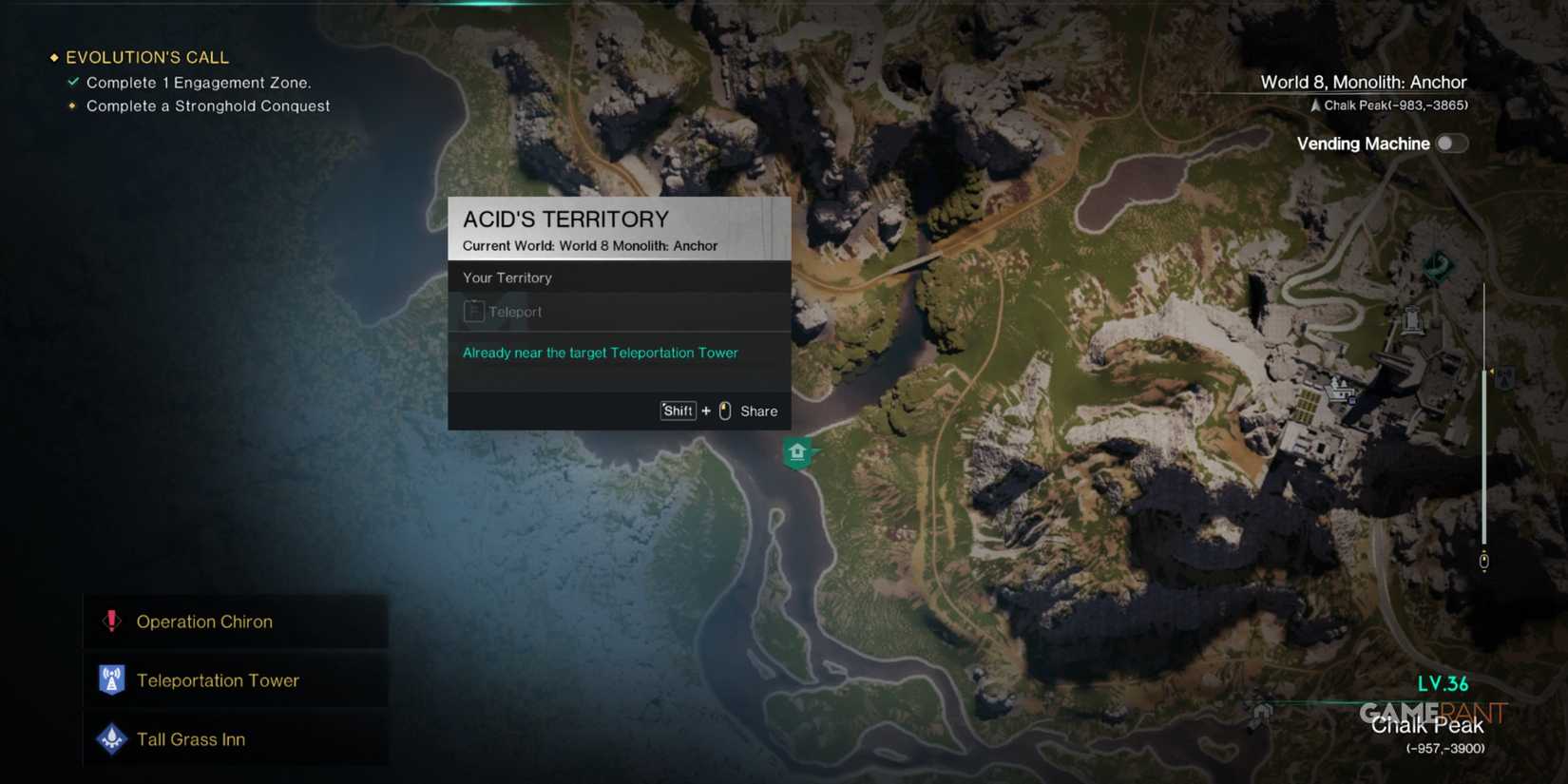Select the Operation Chiron legend icon
Screen dimensions: 1568x784
coord(111,621)
